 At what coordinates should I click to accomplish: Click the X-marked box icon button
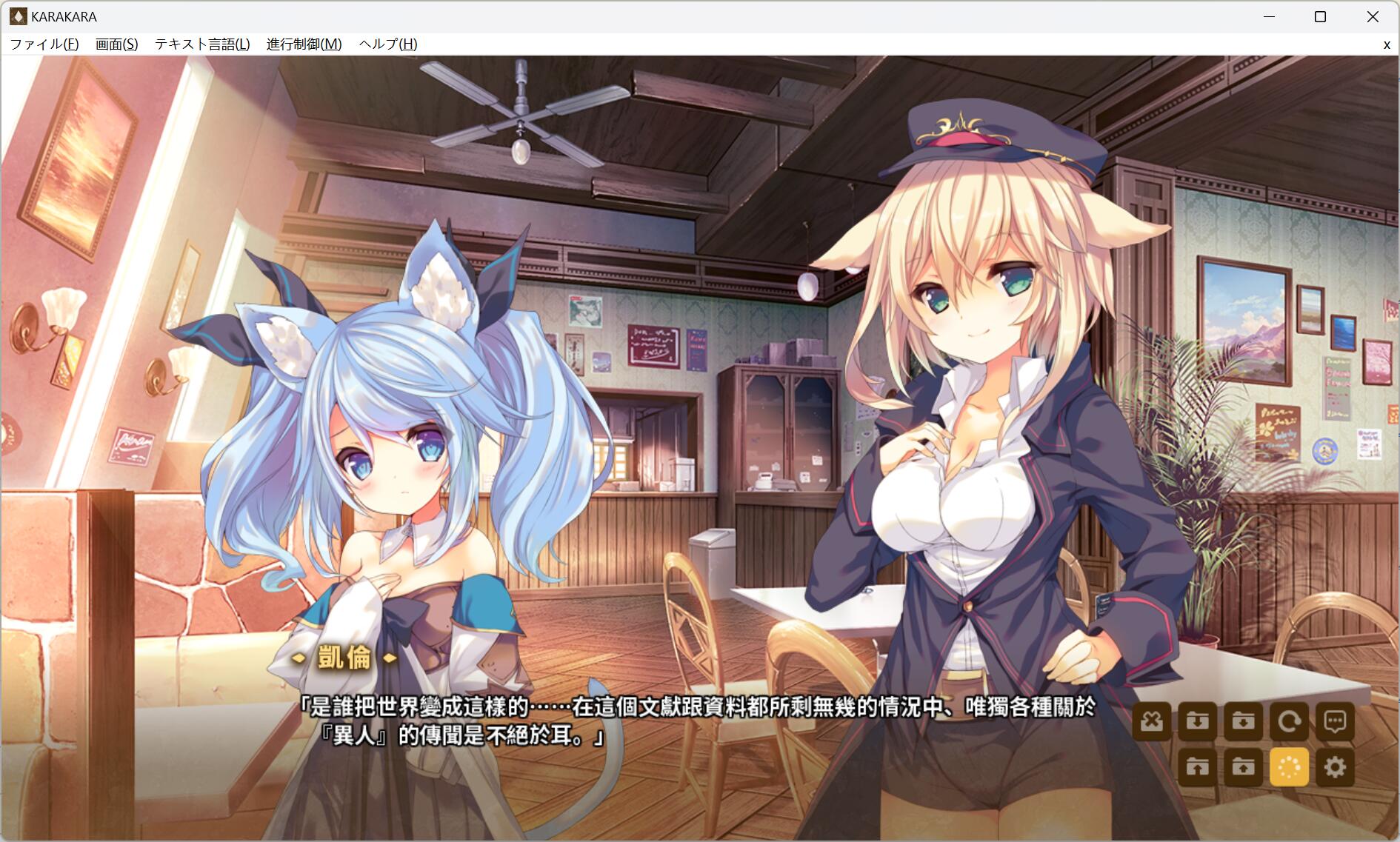point(1152,721)
